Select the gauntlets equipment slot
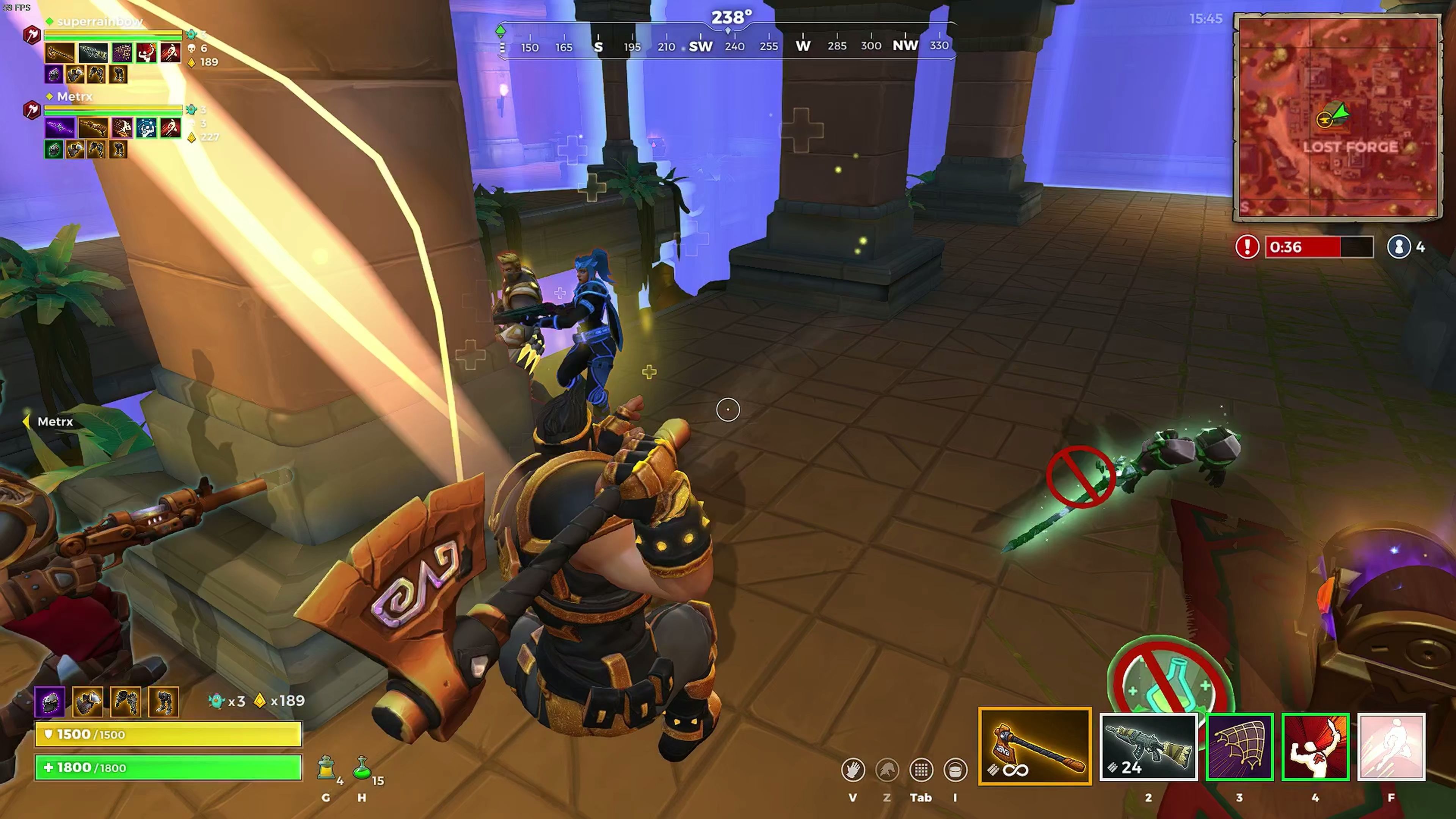1456x819 pixels. [x=126, y=701]
